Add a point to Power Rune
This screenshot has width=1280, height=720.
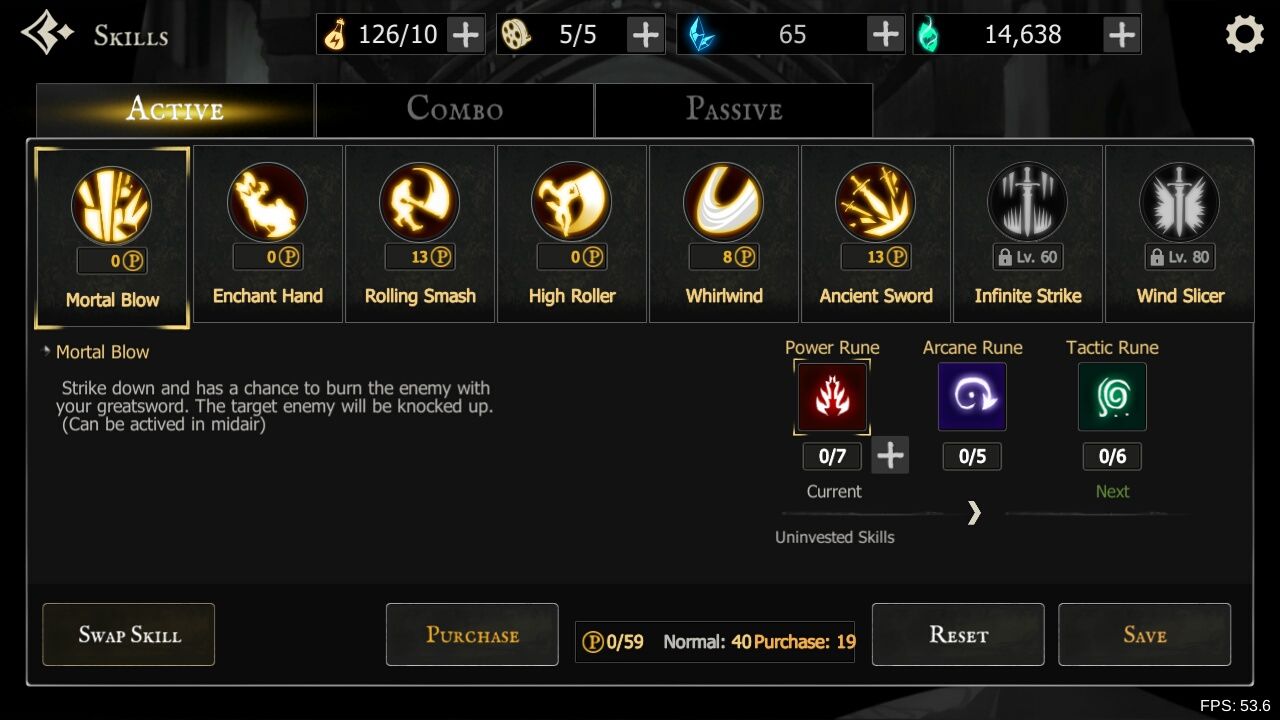pos(890,456)
